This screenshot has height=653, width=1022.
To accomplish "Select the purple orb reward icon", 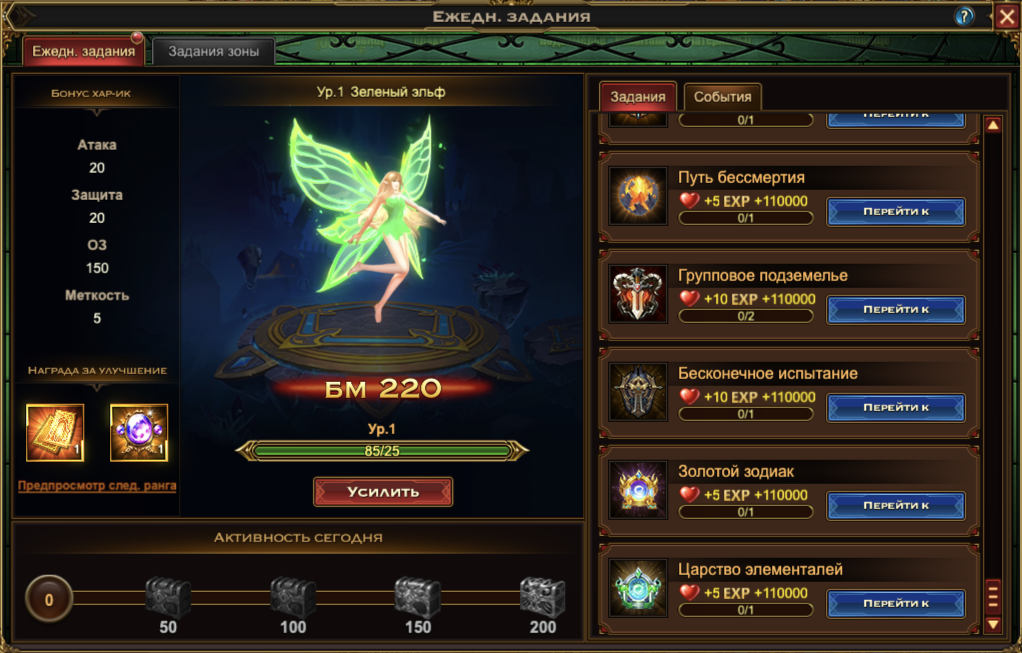I will tap(139, 432).
